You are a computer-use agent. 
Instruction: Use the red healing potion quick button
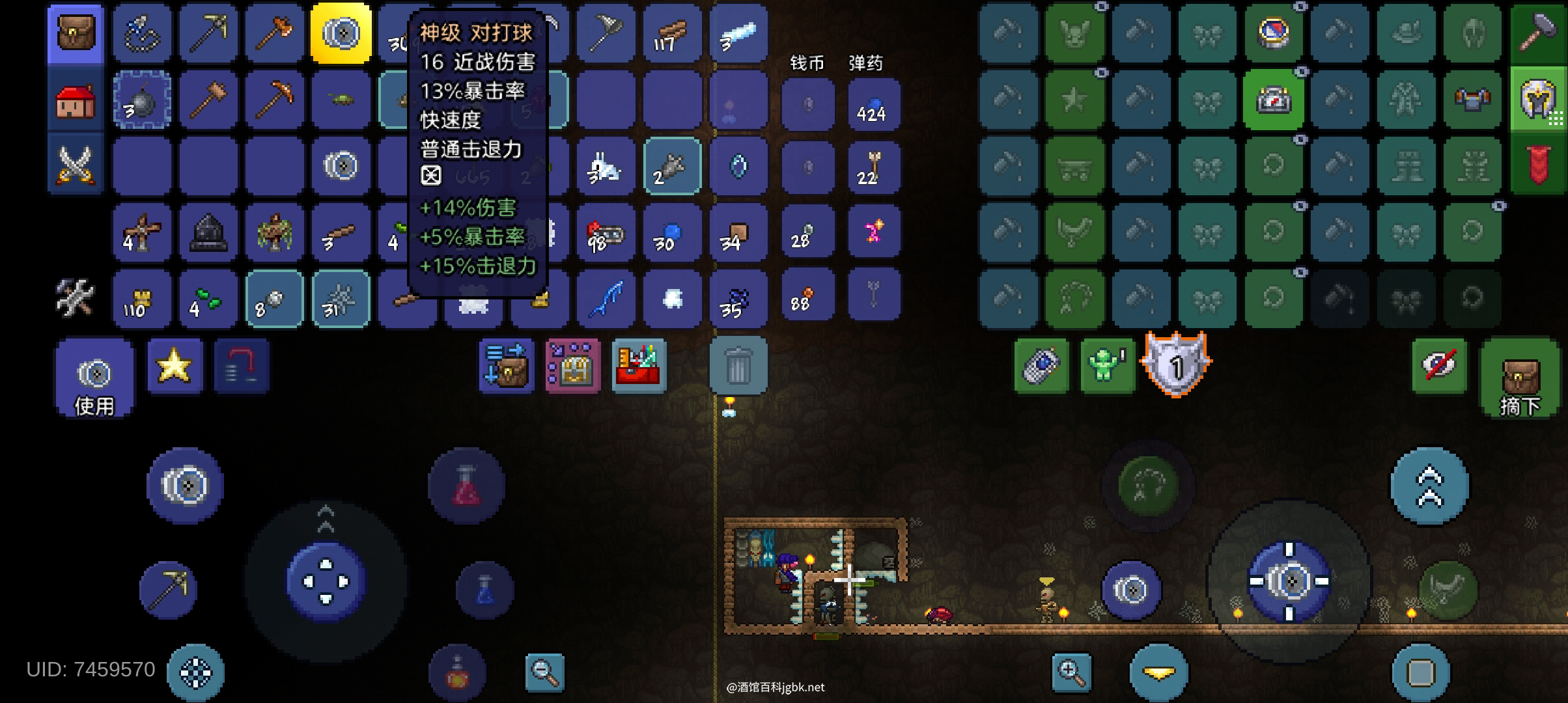(466, 486)
